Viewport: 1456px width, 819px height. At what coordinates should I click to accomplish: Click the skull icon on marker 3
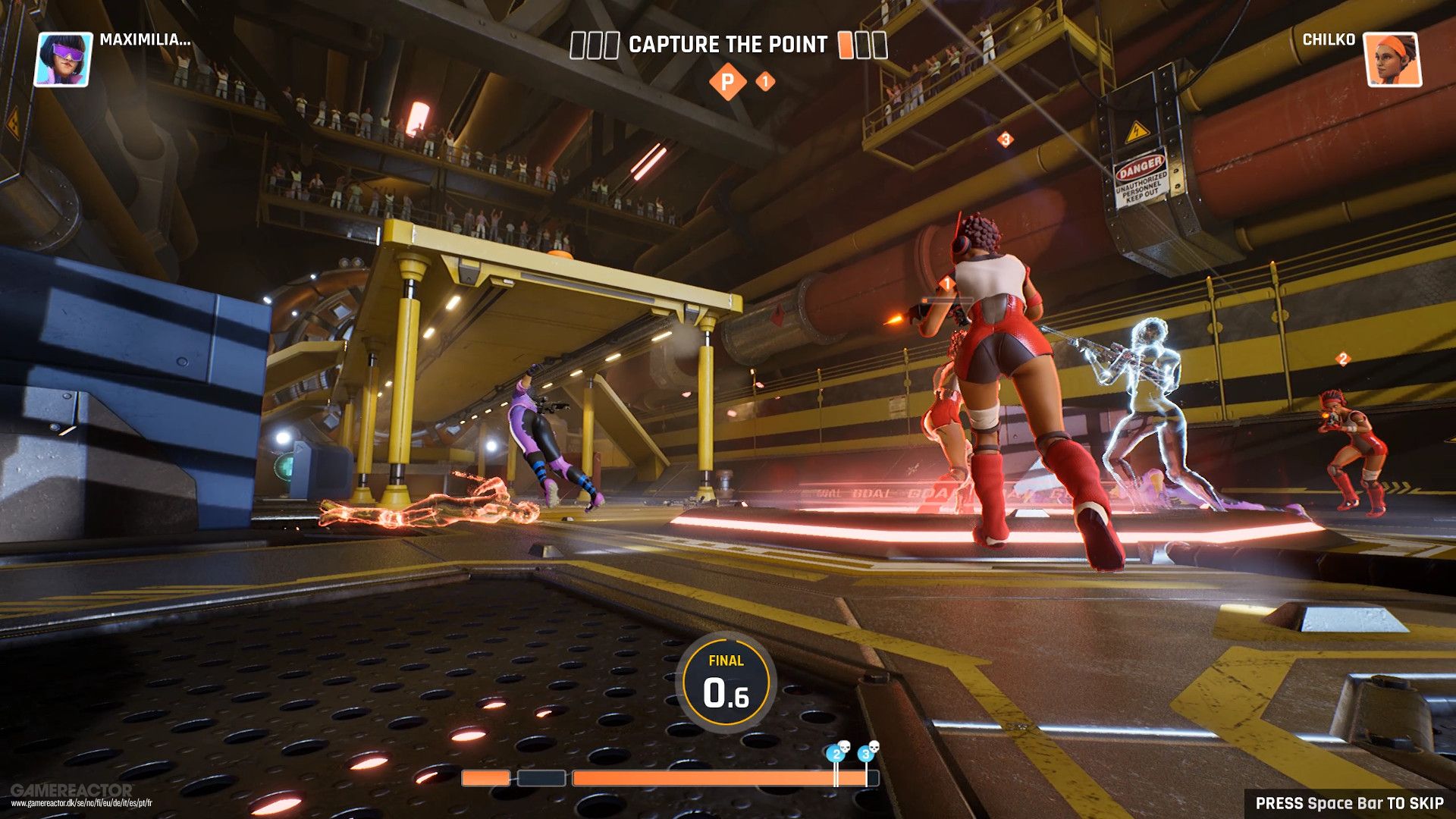pyautogui.click(x=874, y=748)
